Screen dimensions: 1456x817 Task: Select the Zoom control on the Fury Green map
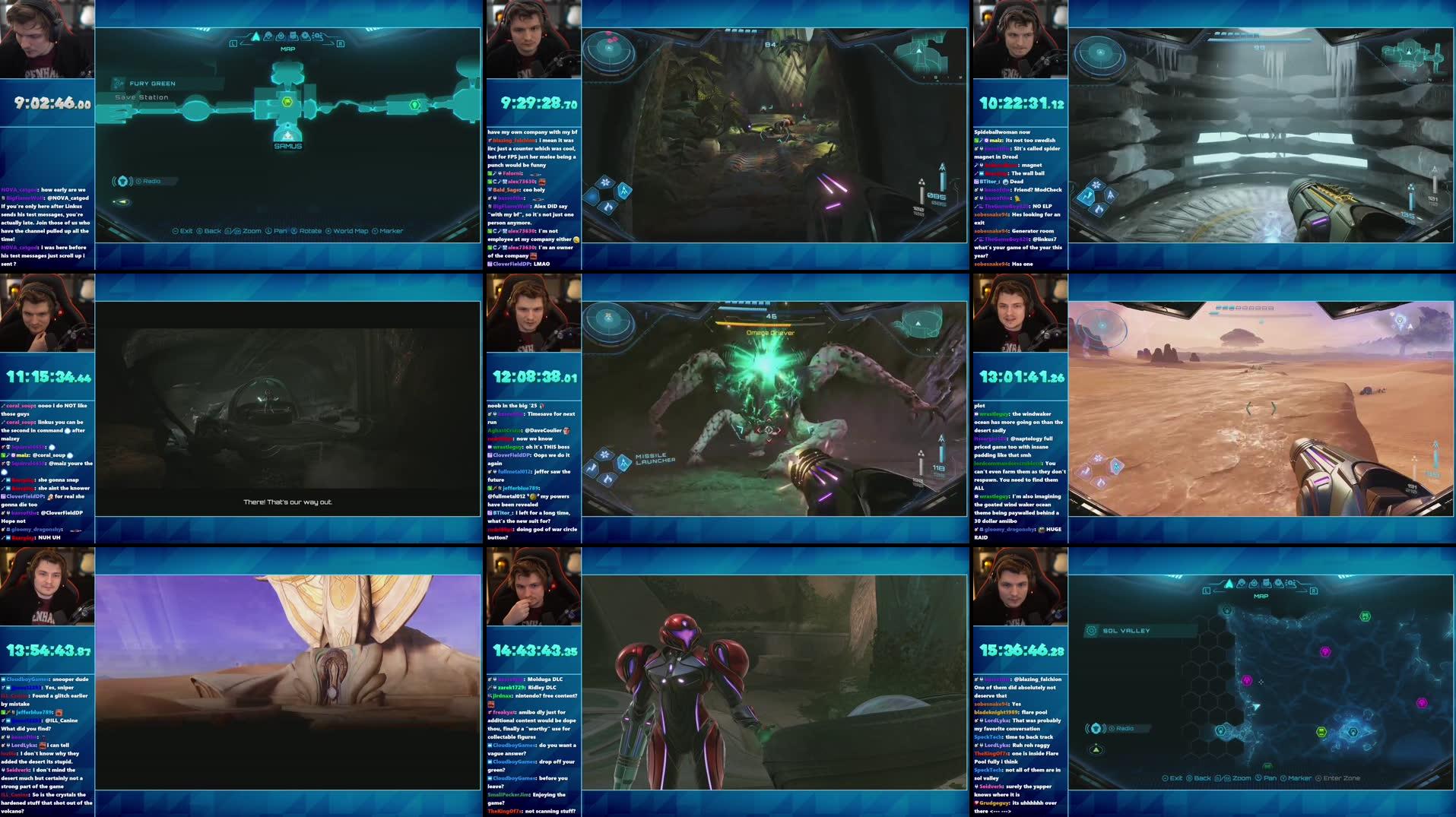[251, 230]
